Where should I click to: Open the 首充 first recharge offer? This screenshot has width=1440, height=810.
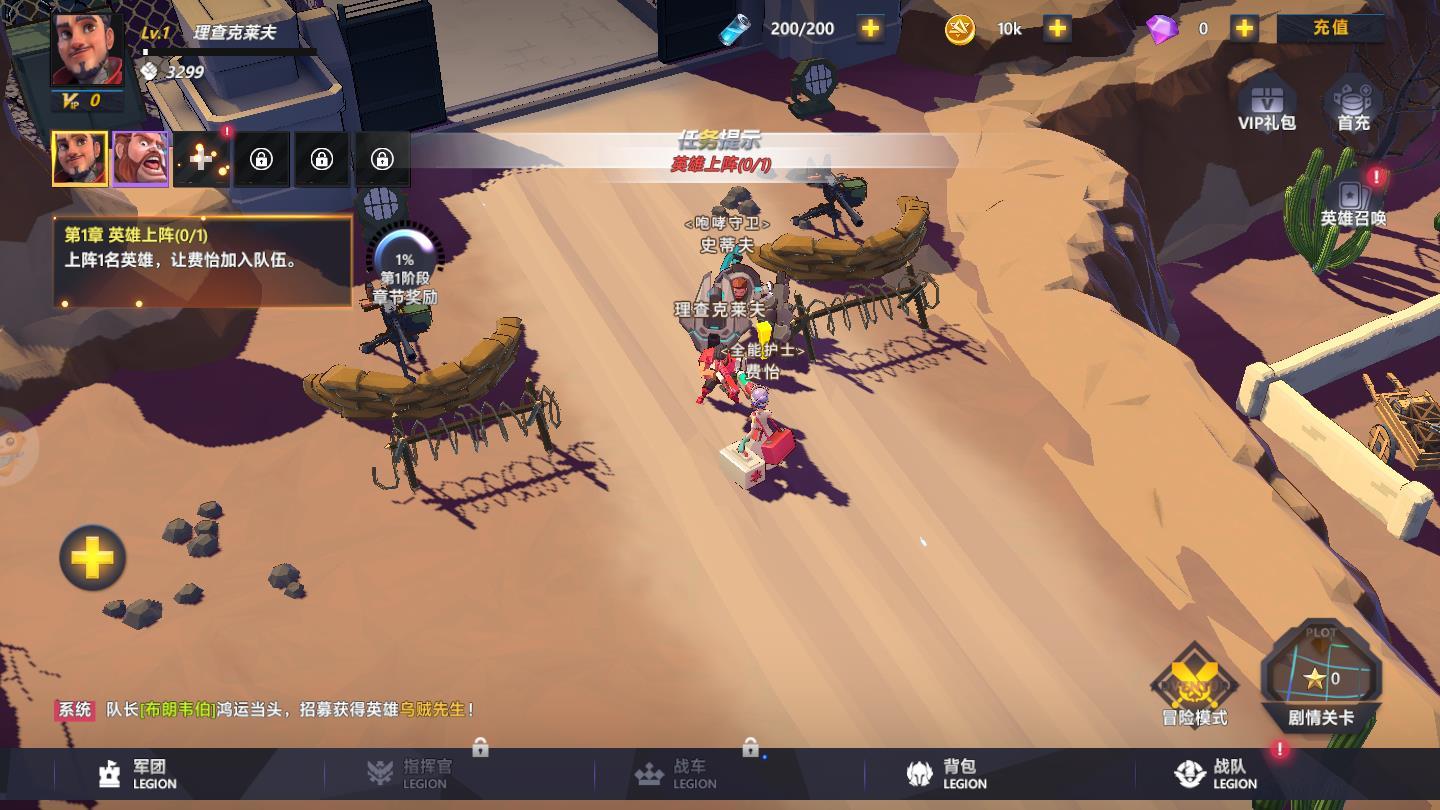point(1353,106)
